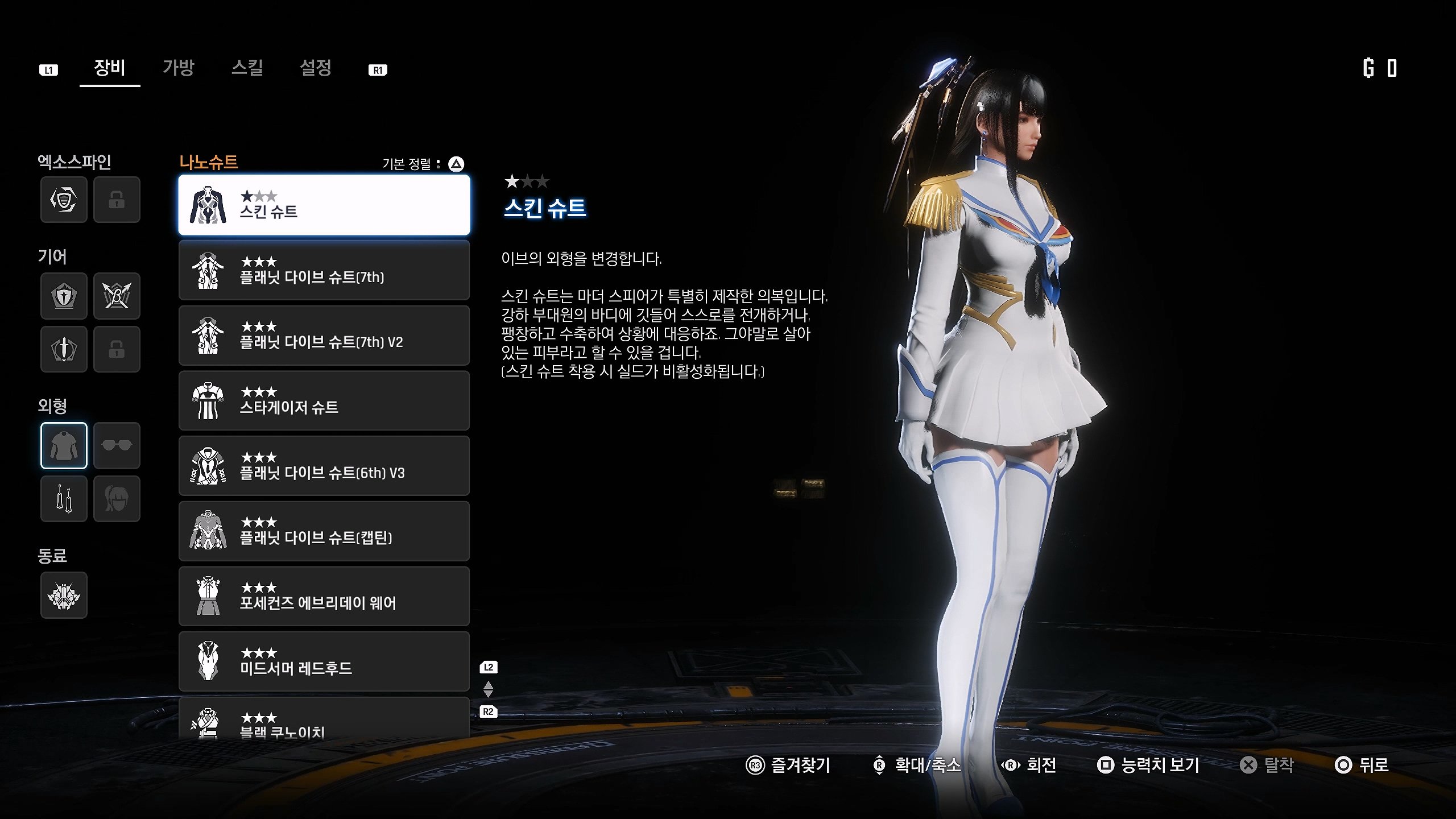The height and width of the screenshot is (819, 1456).
Task: Open the 스킬 tab
Action: (x=247, y=68)
